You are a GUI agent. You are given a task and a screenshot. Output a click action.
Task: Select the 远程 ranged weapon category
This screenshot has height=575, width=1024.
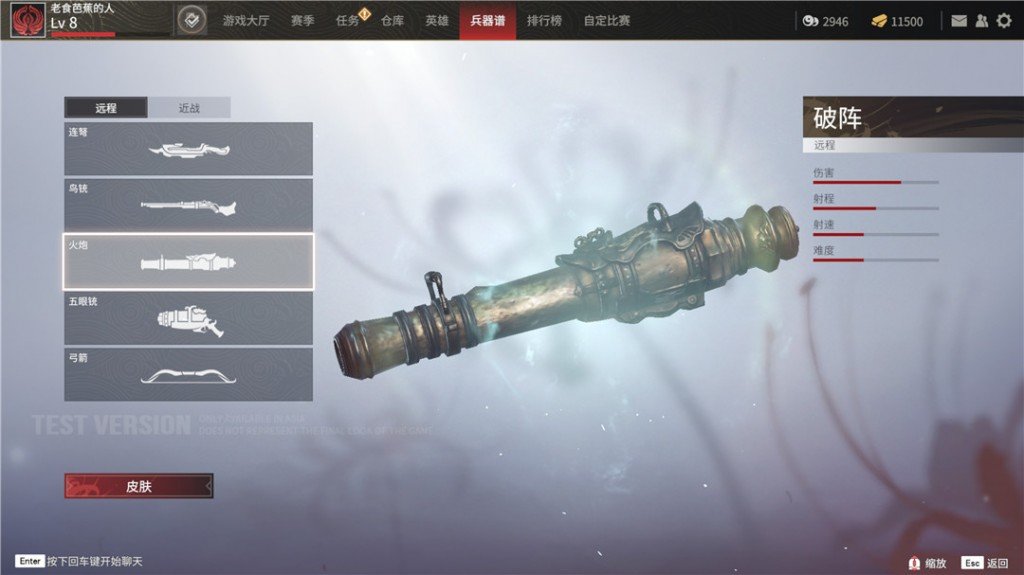(106, 108)
